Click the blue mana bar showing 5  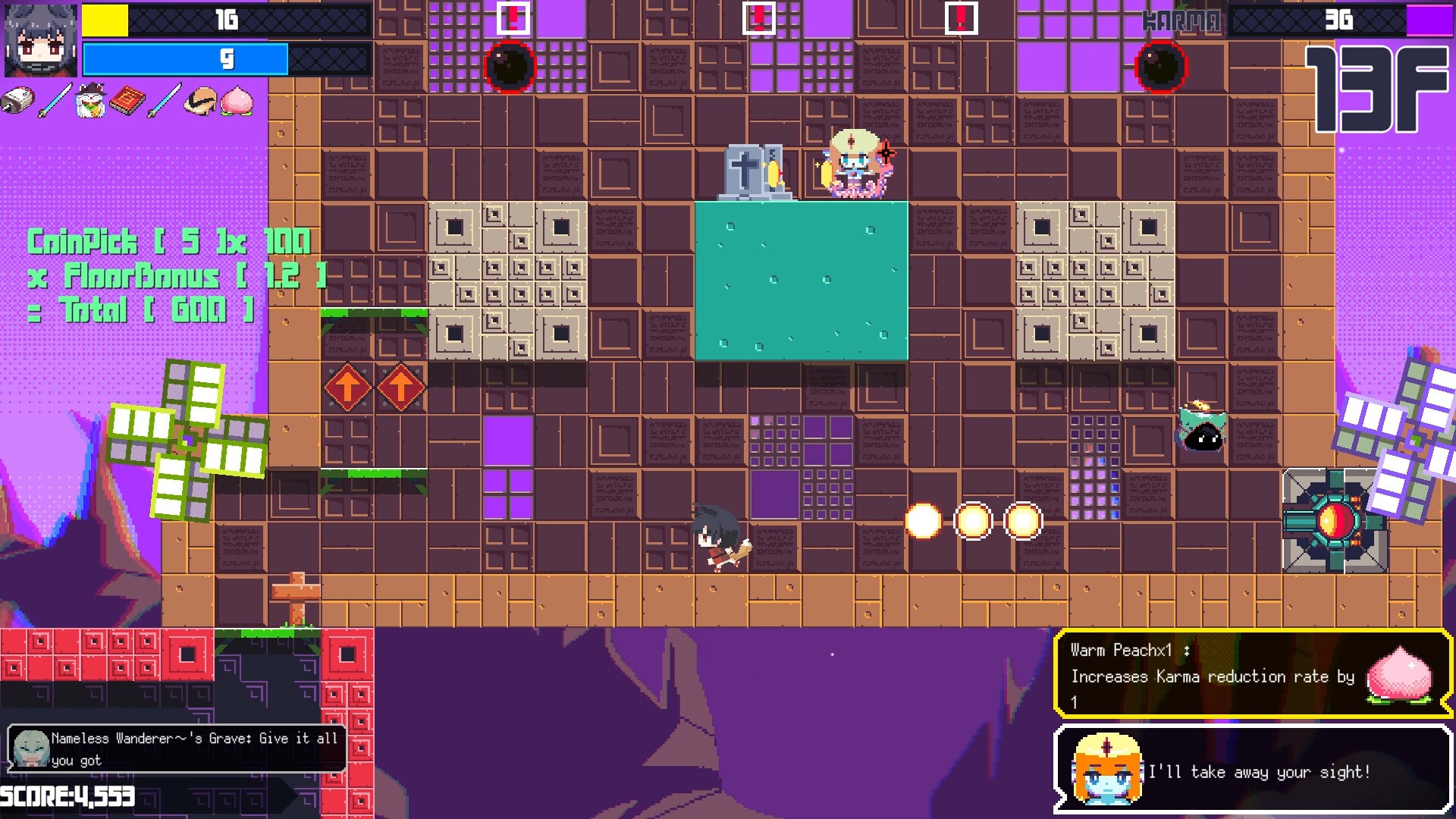pyautogui.click(x=187, y=59)
